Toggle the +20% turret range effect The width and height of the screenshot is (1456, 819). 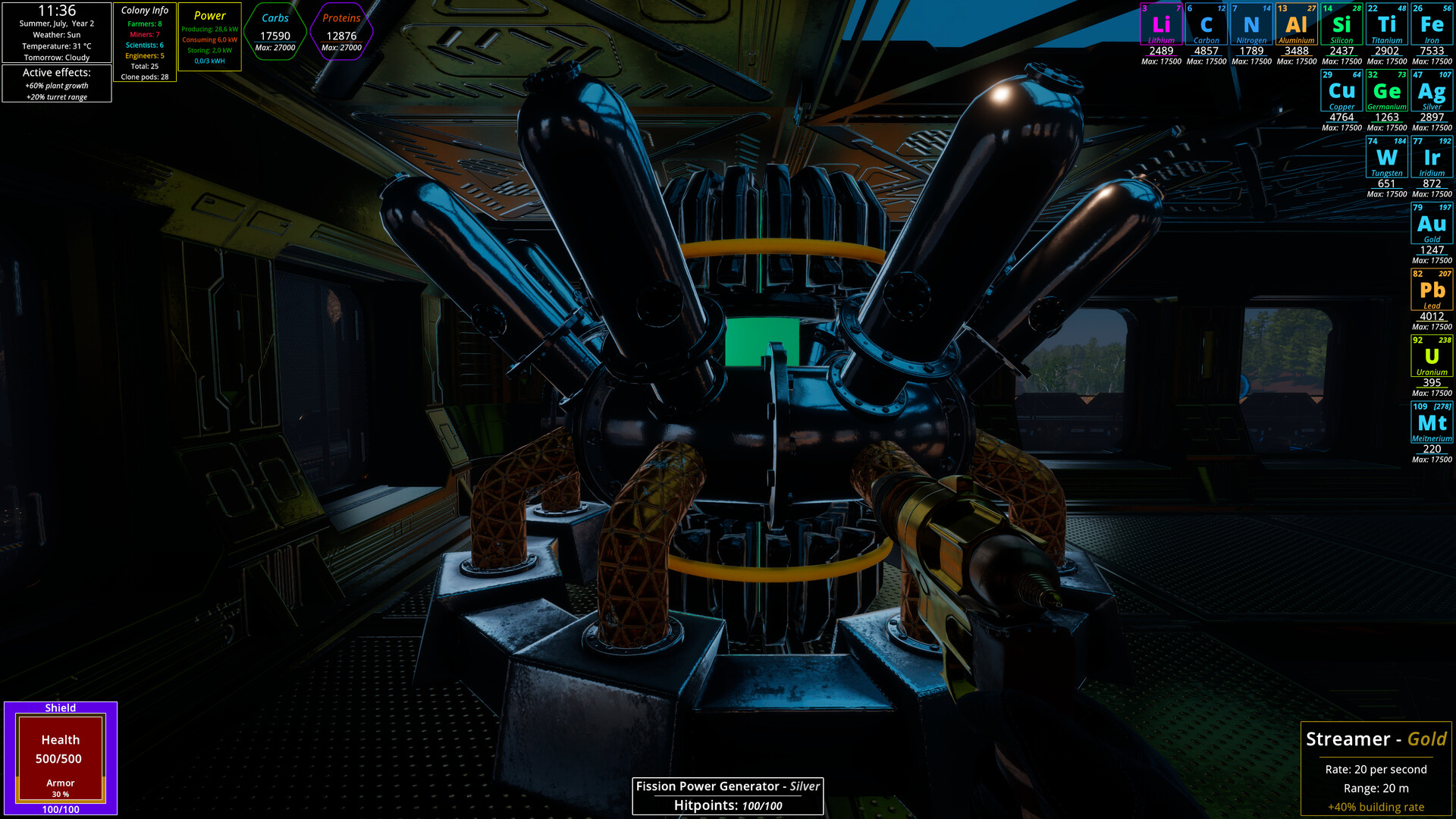click(58, 96)
